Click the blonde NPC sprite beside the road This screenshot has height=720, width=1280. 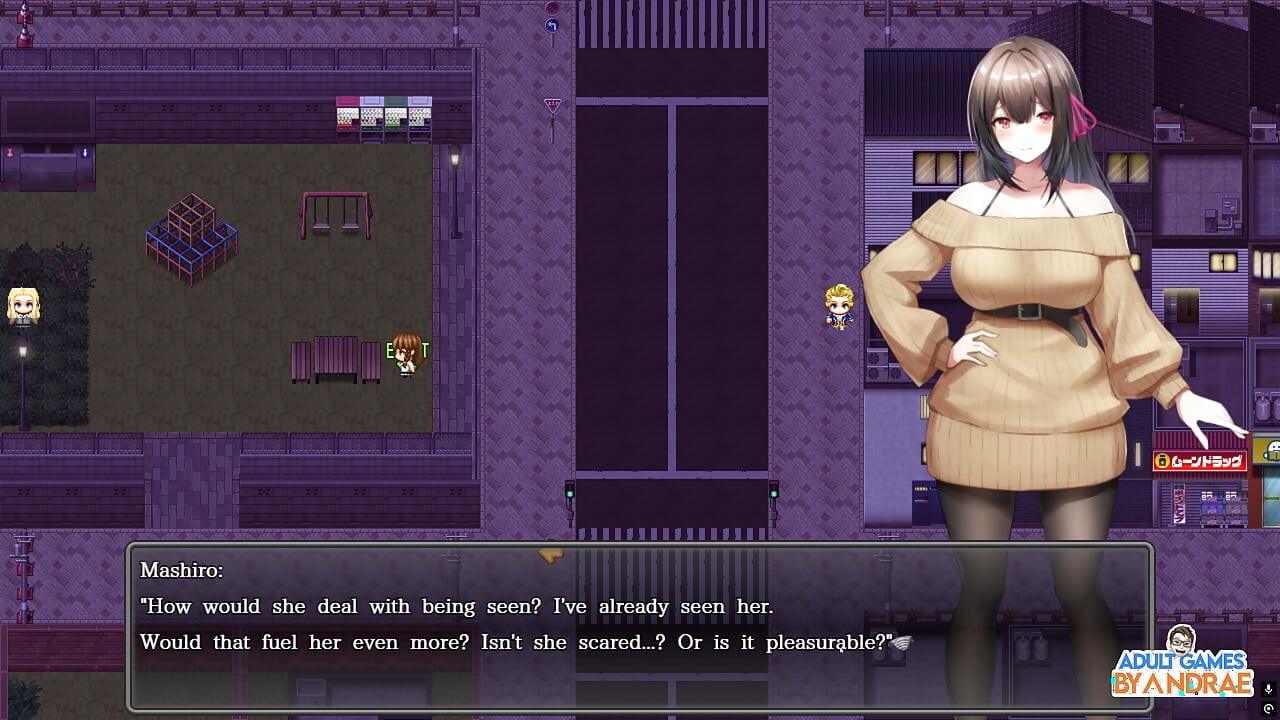tap(840, 305)
